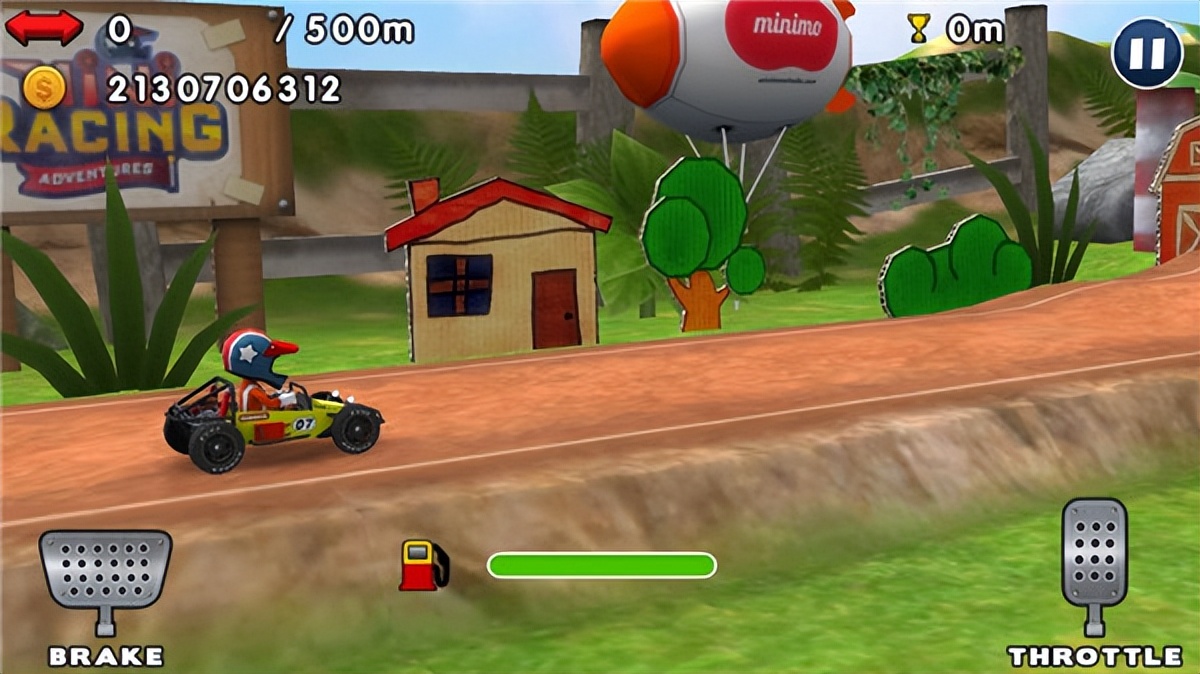Pause the race with the pause button
This screenshot has height=674, width=1200.
(x=1147, y=54)
